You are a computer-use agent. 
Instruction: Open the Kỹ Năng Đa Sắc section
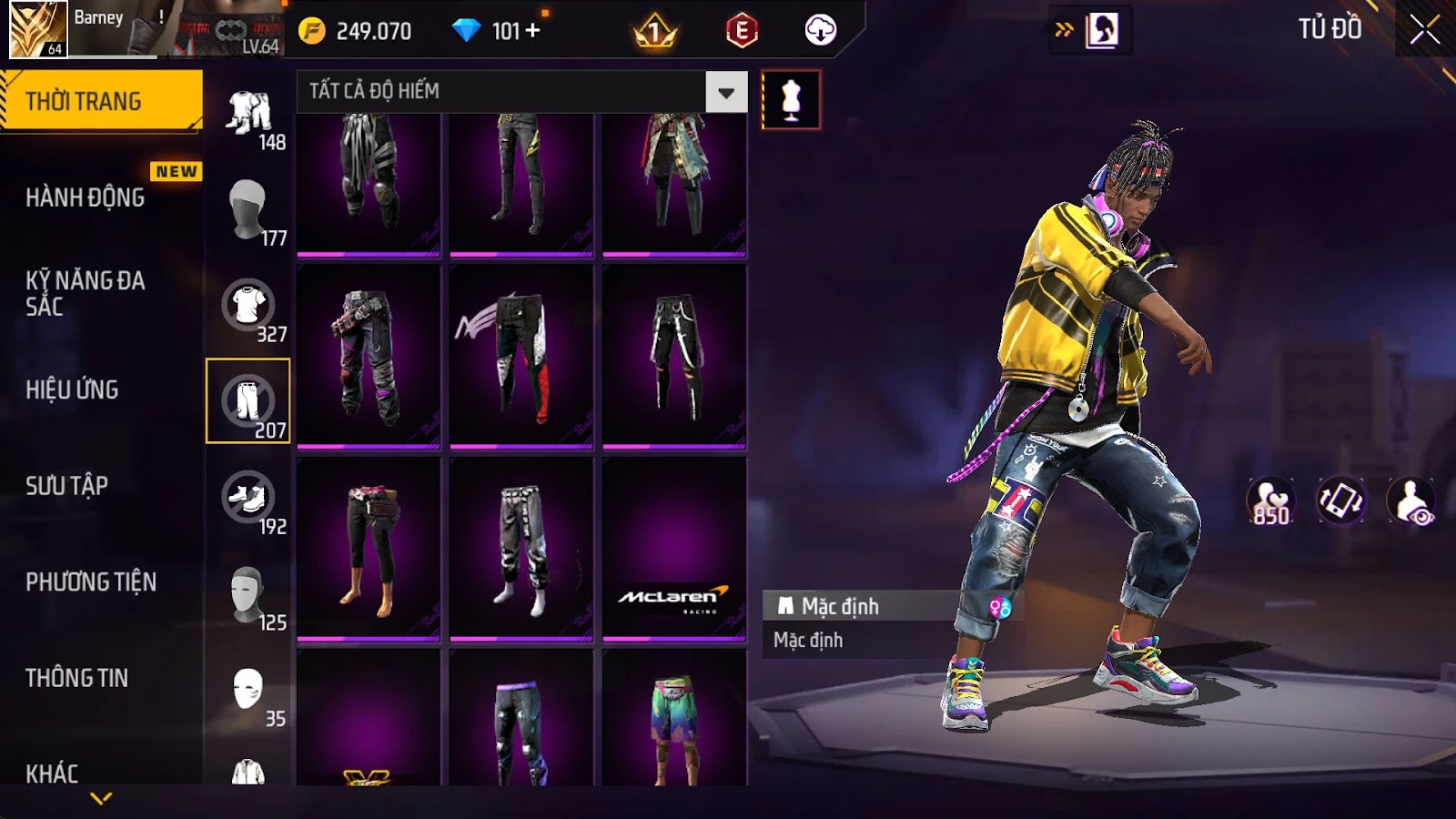86,293
